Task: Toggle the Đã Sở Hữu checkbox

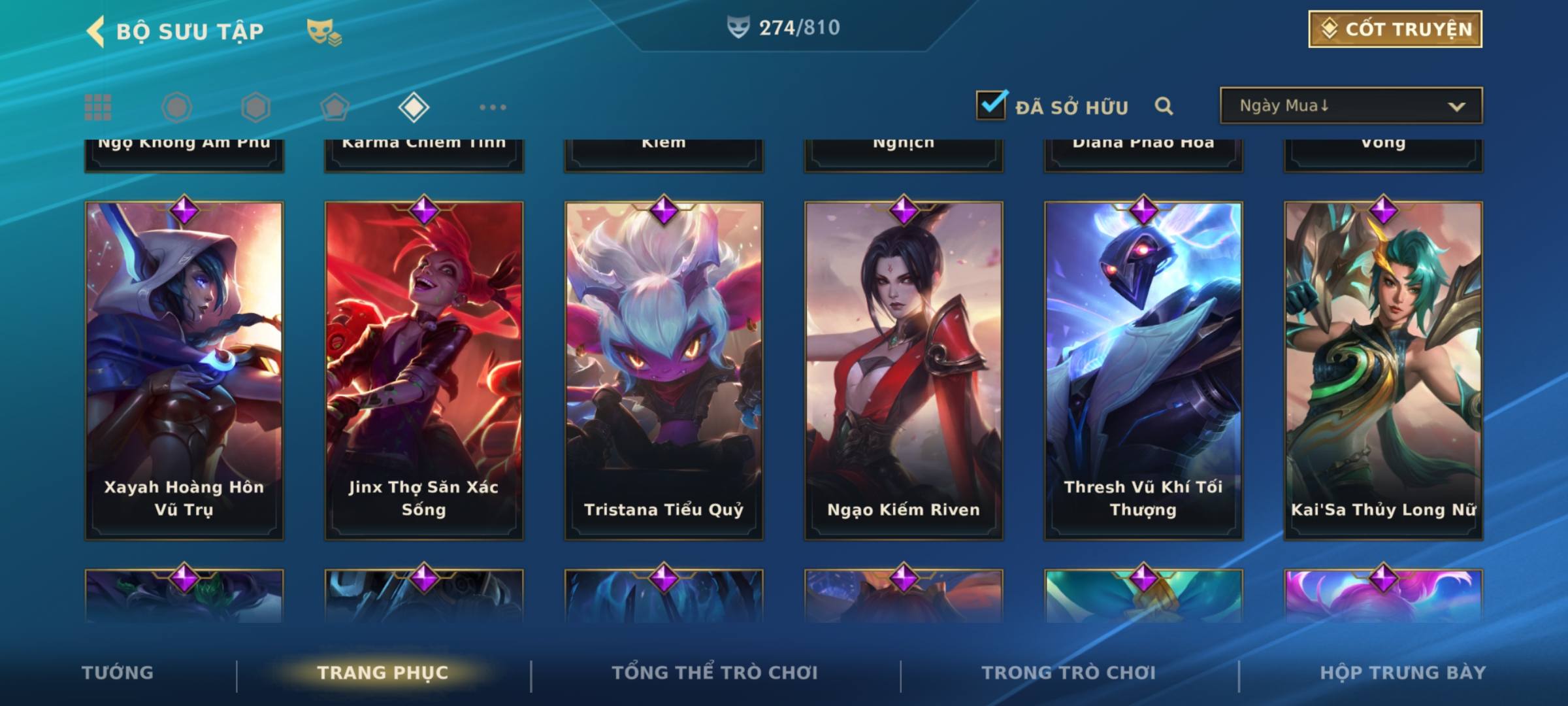Action: (x=990, y=105)
